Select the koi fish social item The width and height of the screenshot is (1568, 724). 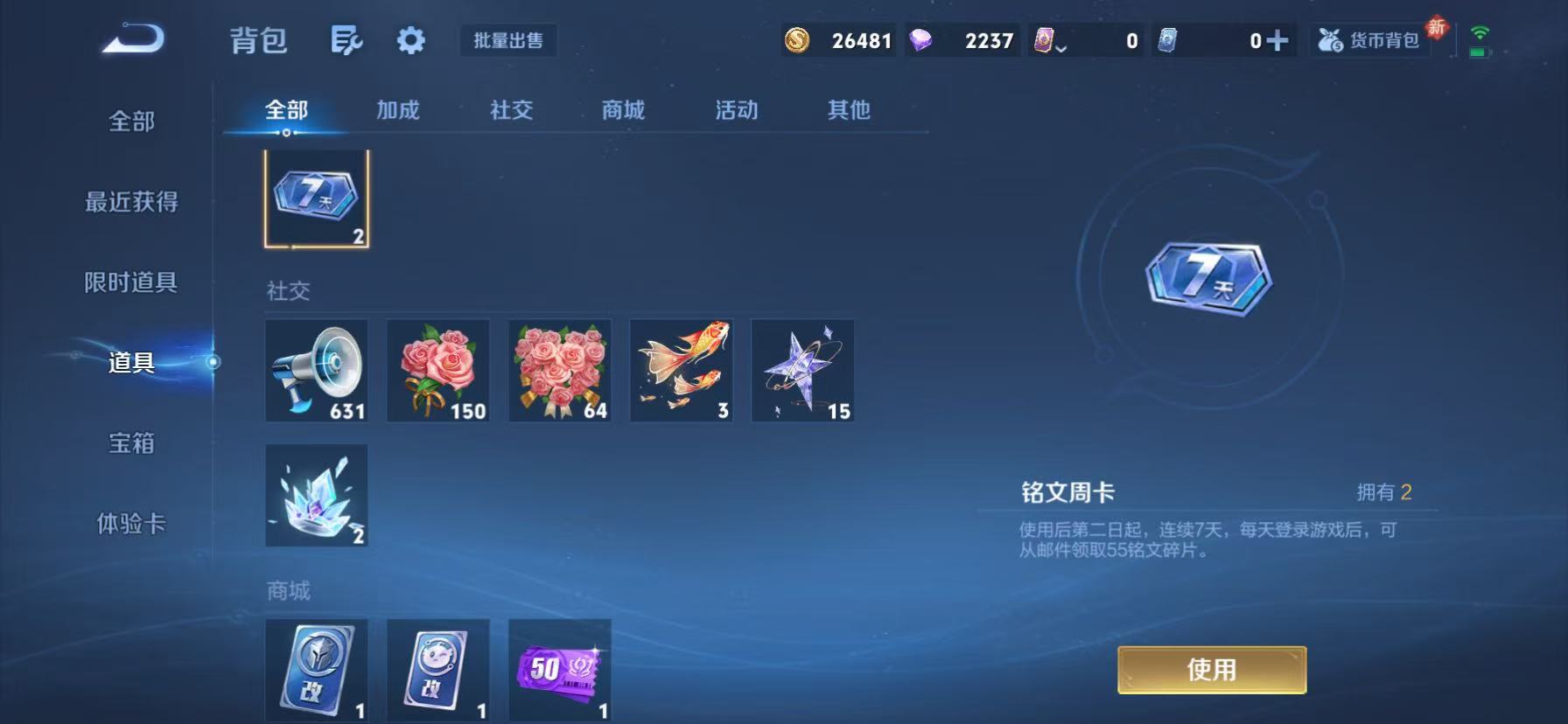[681, 370]
